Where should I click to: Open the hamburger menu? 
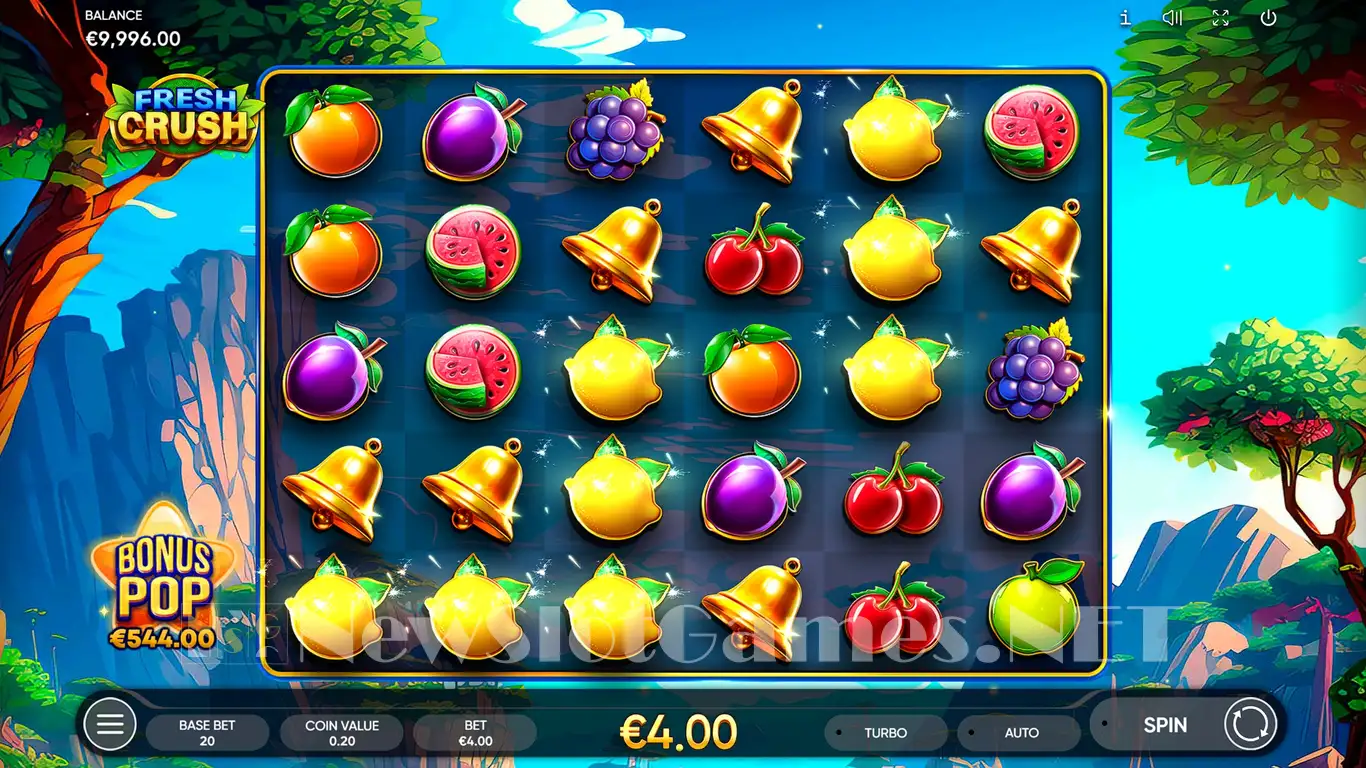pyautogui.click(x=109, y=724)
